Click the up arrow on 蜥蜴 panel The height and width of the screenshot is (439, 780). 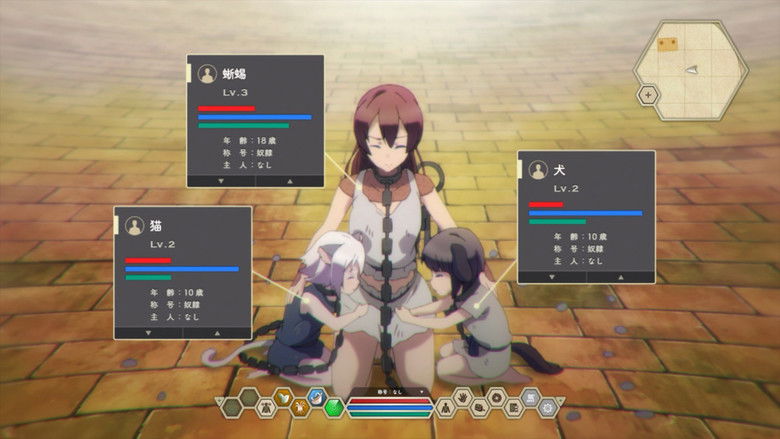290,181
